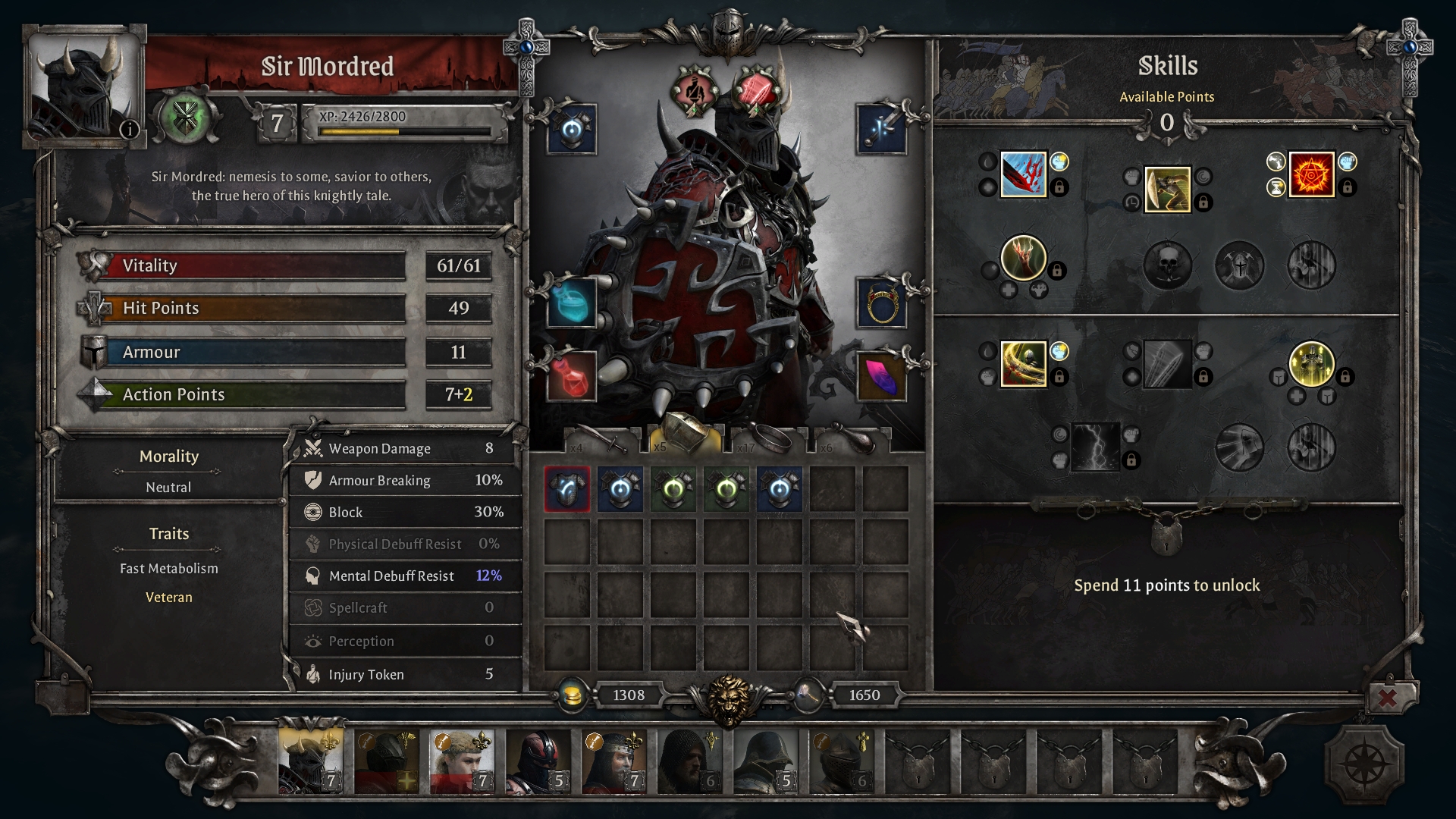The height and width of the screenshot is (819, 1456).
Task: Click the equipped chest armour slot
Action: coord(572,129)
